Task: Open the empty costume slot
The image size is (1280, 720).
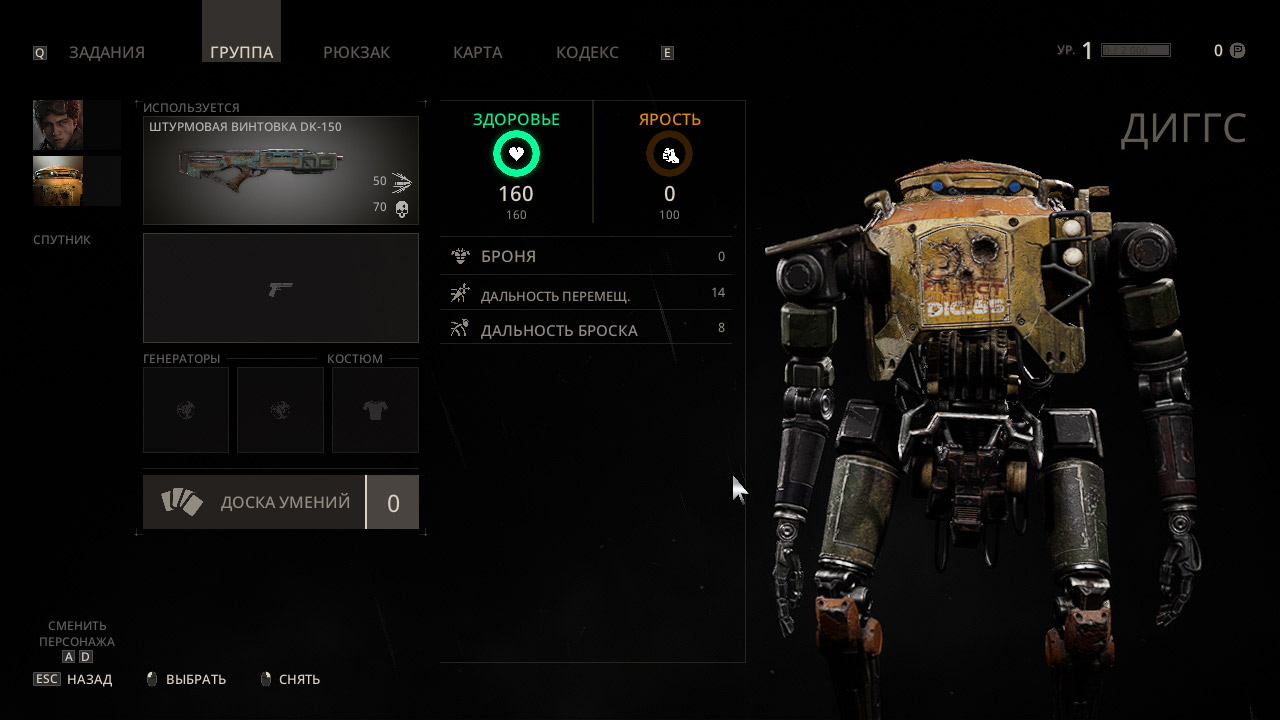Action: coord(375,410)
